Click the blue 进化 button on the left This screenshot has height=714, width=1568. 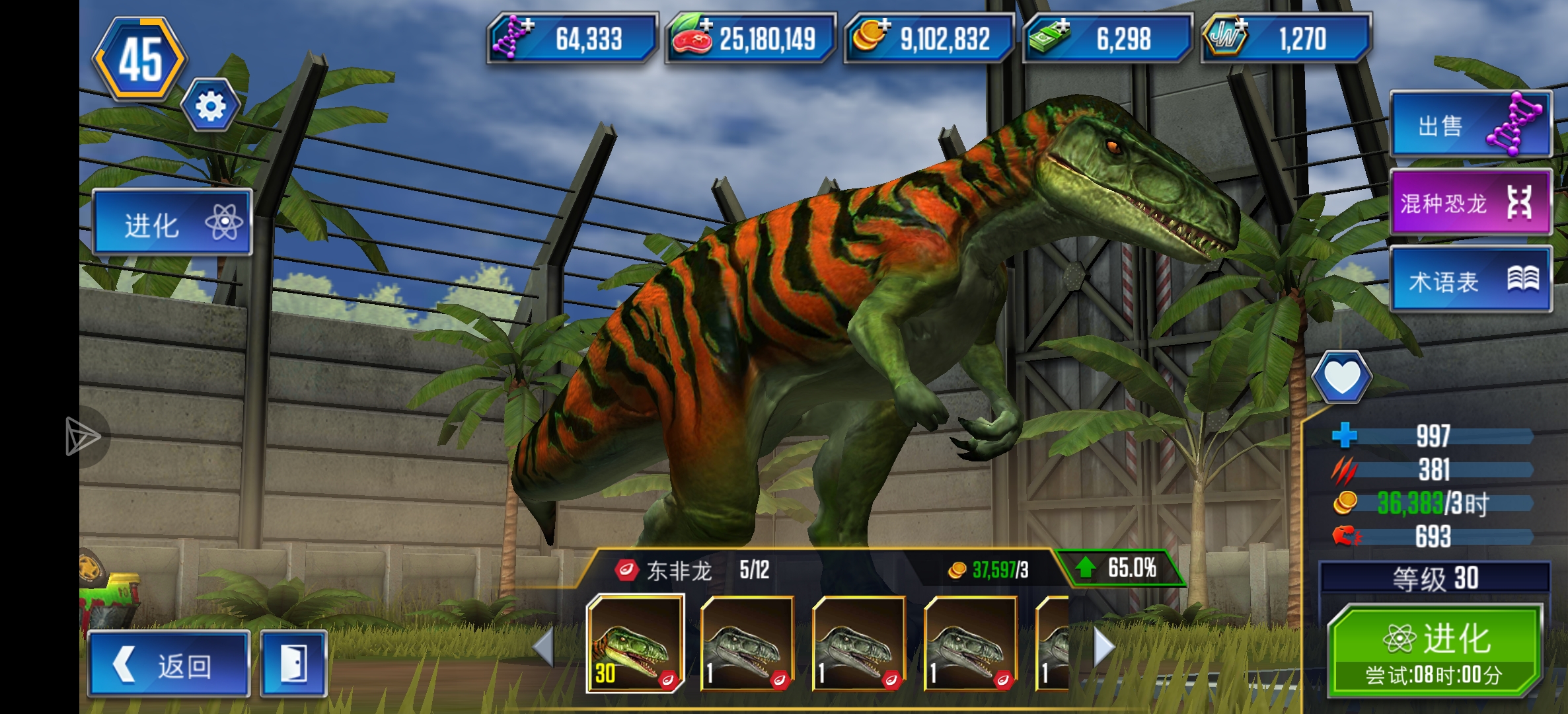click(x=172, y=223)
